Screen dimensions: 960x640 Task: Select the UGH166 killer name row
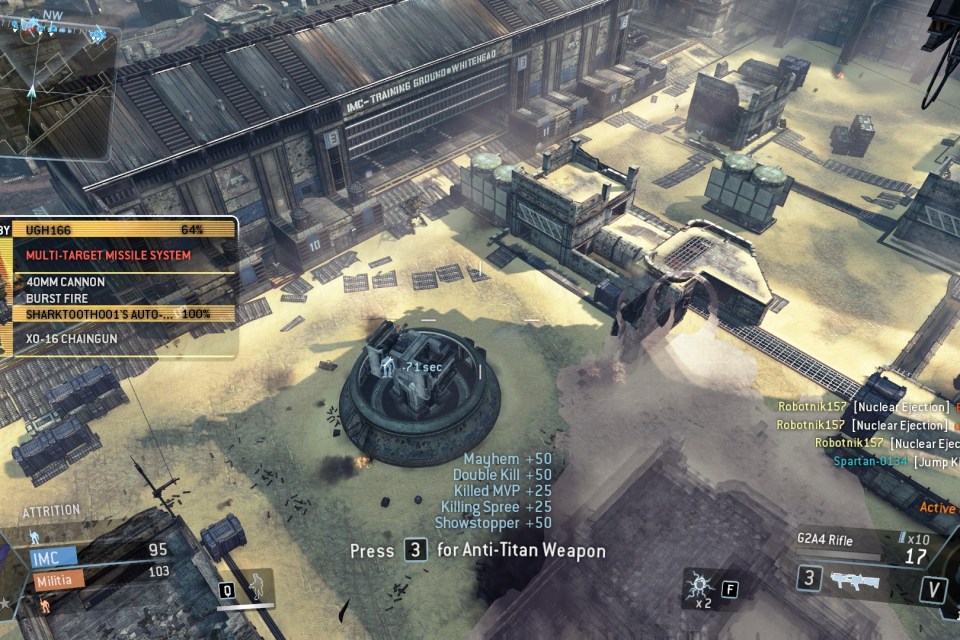(120, 230)
